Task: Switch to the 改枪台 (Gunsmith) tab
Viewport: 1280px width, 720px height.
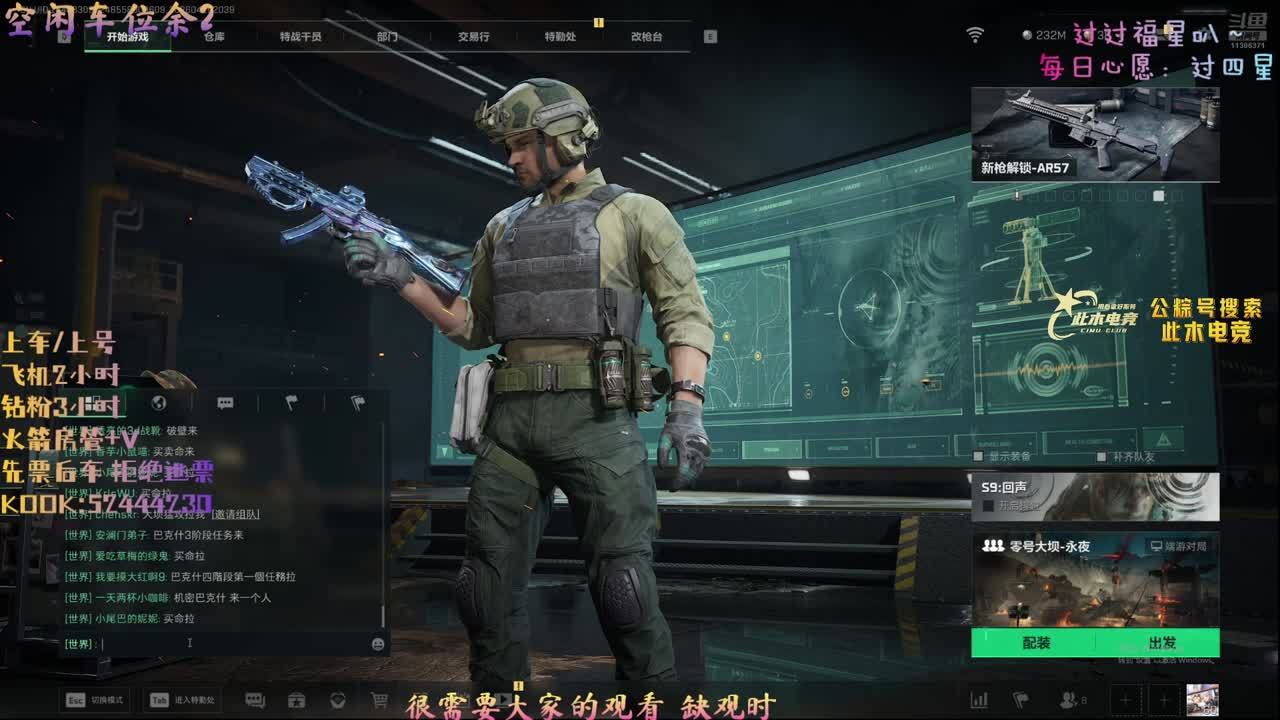Action: 646,37
